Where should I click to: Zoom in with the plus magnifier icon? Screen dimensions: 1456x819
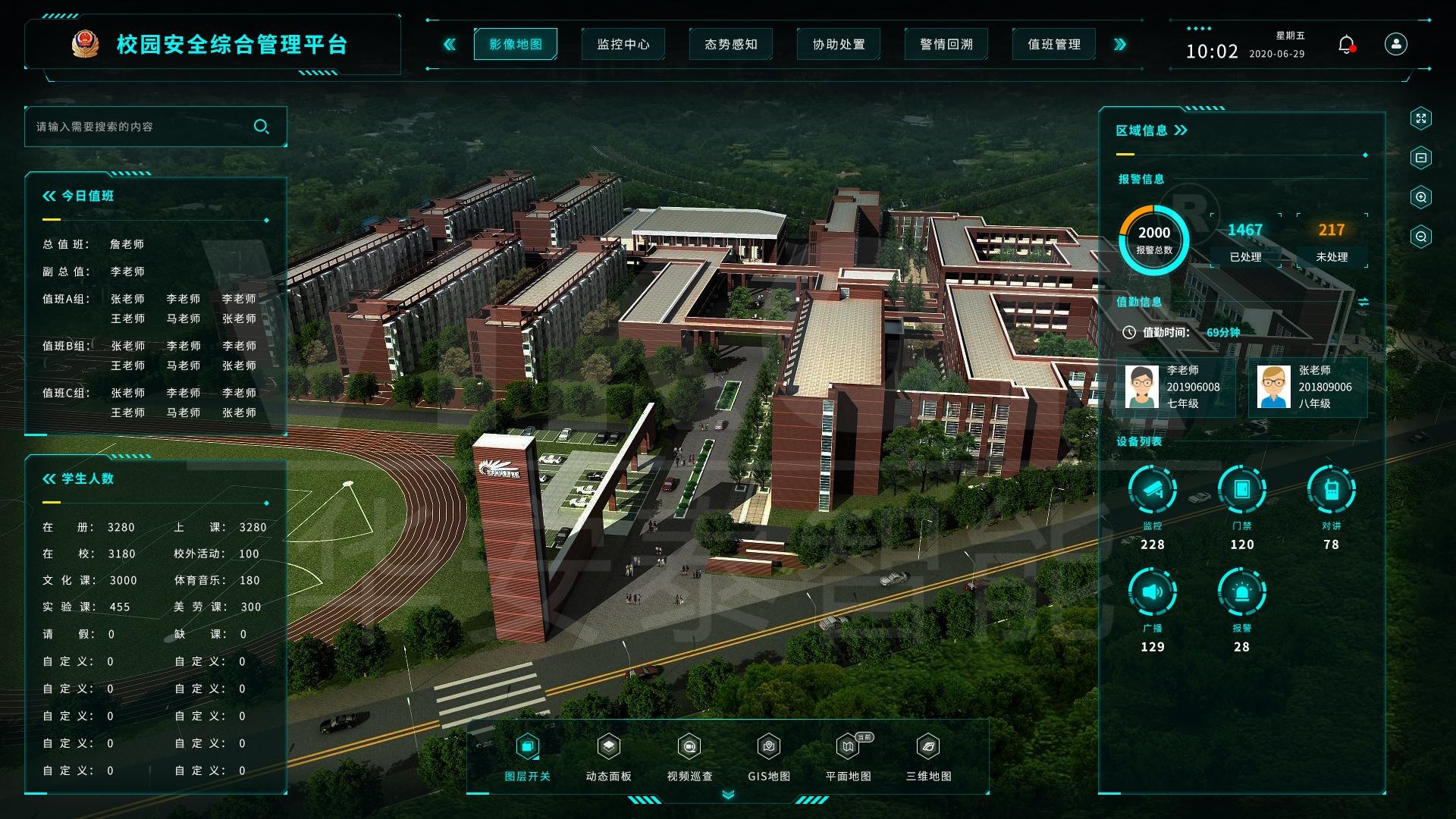1420,197
